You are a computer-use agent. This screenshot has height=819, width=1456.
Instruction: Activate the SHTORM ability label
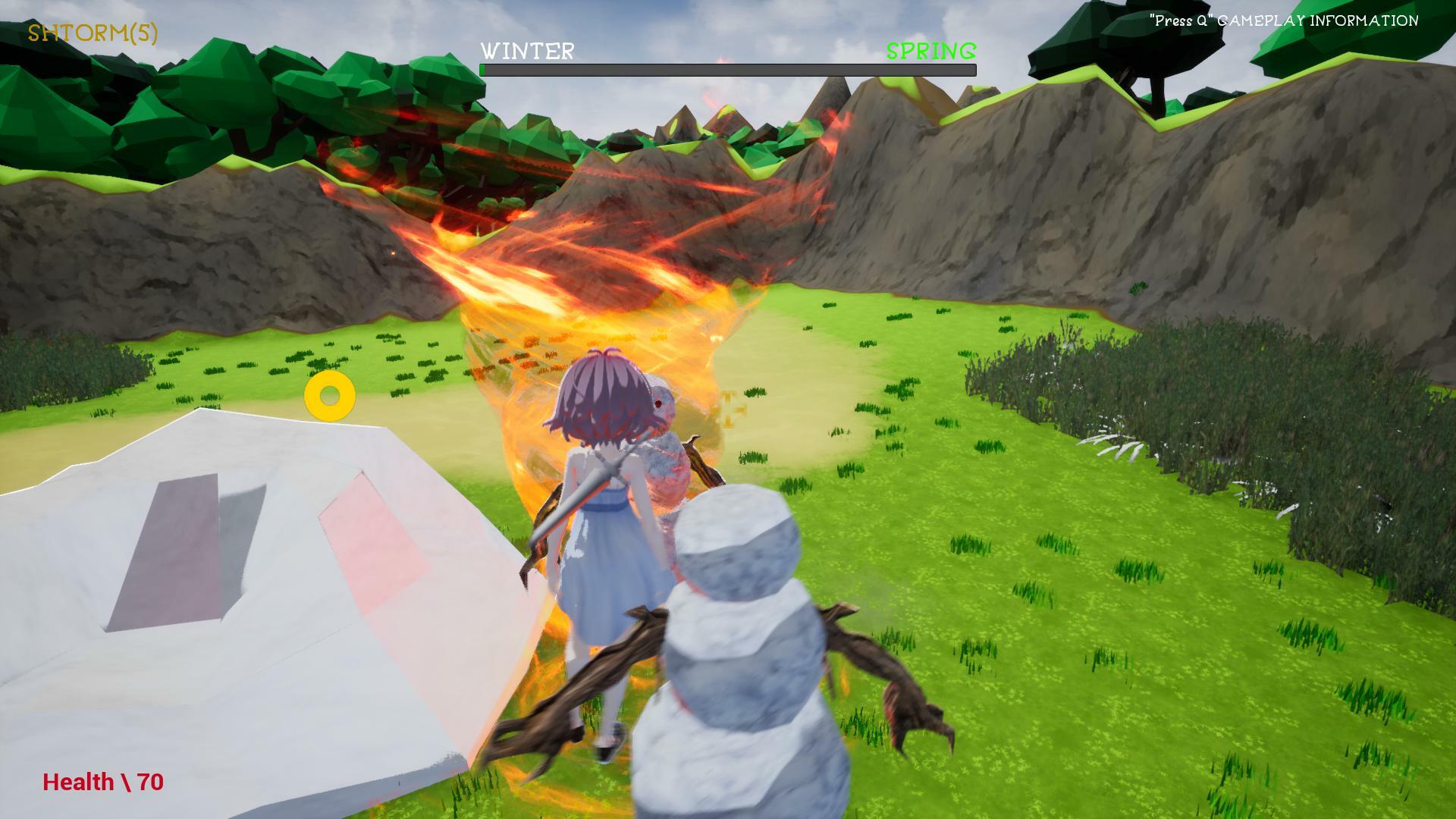click(93, 33)
